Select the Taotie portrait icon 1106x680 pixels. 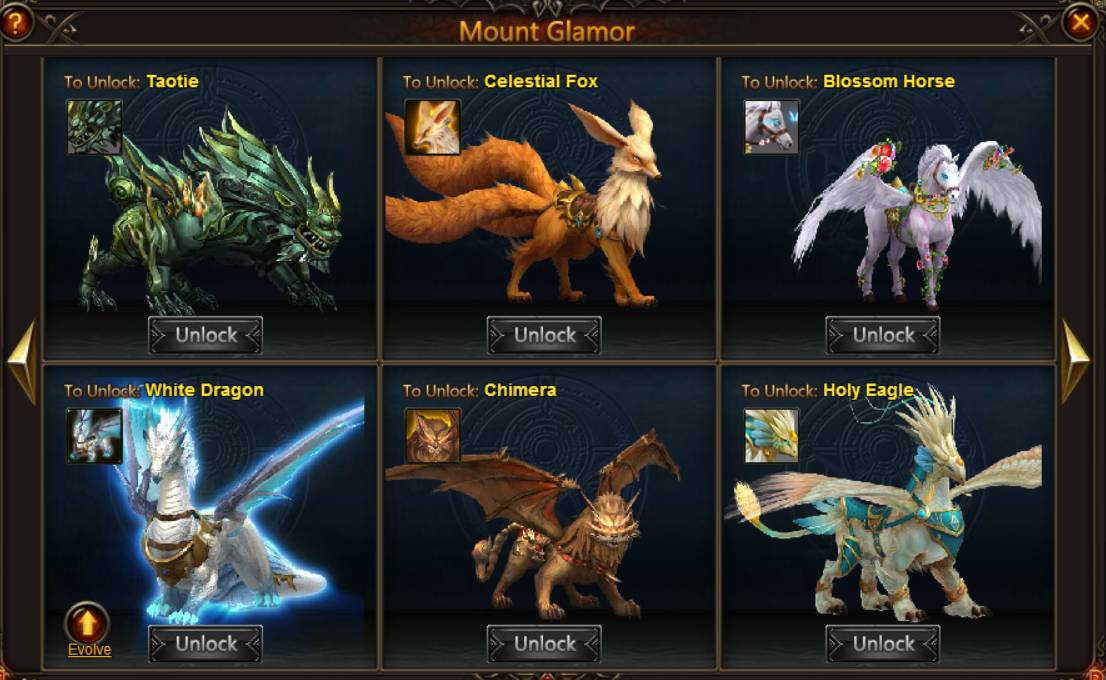pos(94,127)
